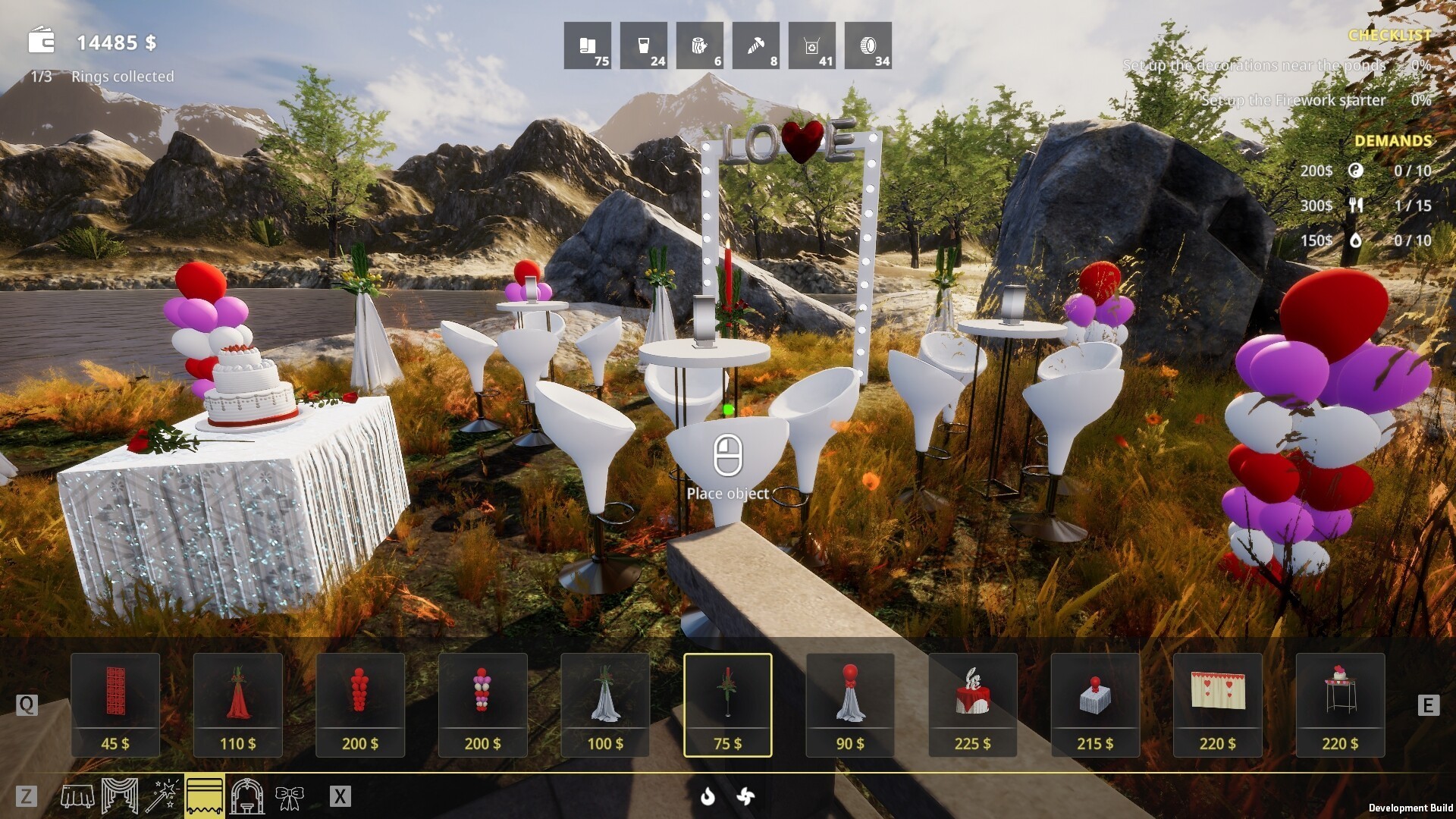Select the heart curtain backdrop item
Image resolution: width=1456 pixels, height=819 pixels.
(x=1218, y=704)
